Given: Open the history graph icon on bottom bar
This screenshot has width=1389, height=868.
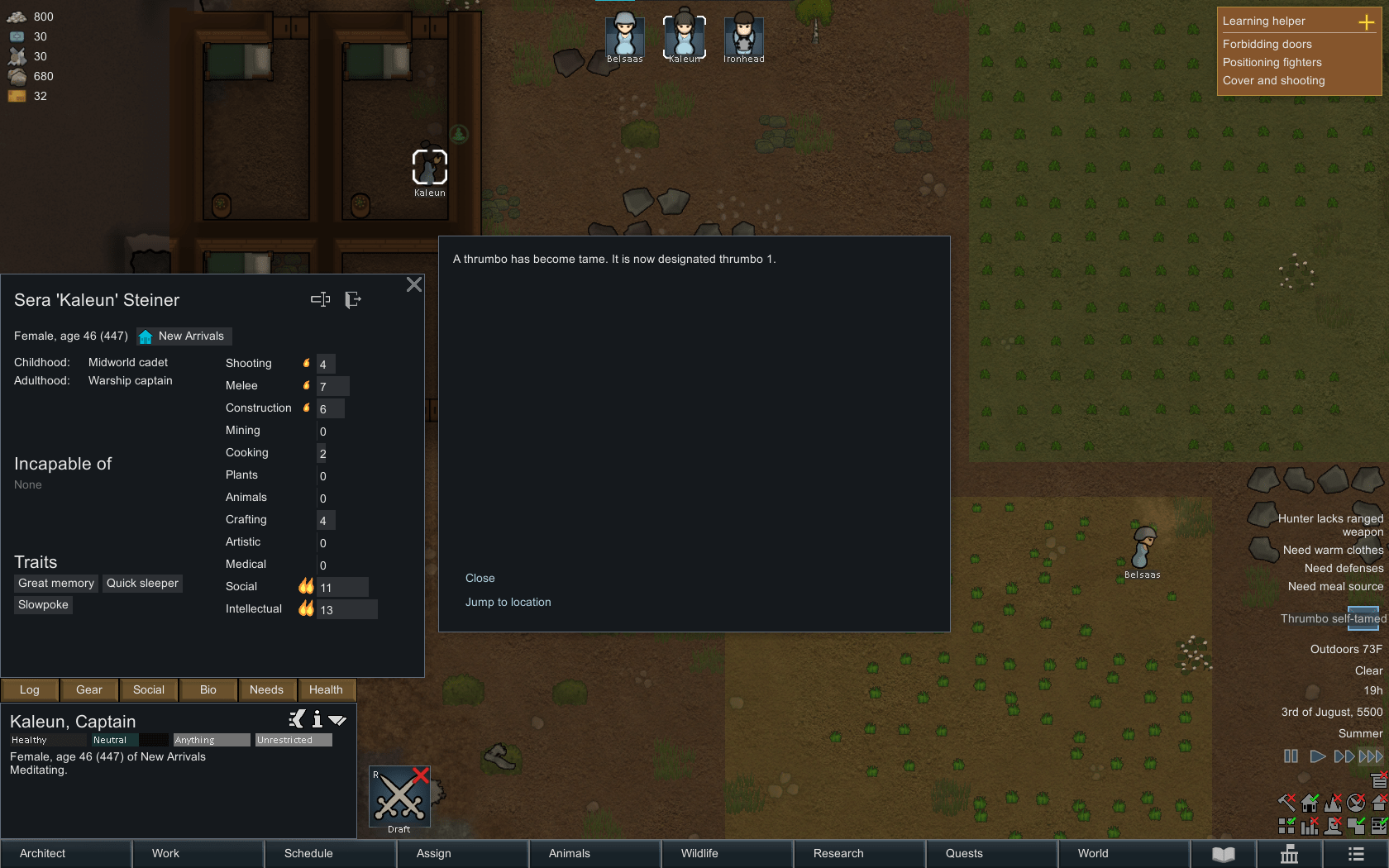Looking at the screenshot, I should [x=1290, y=853].
